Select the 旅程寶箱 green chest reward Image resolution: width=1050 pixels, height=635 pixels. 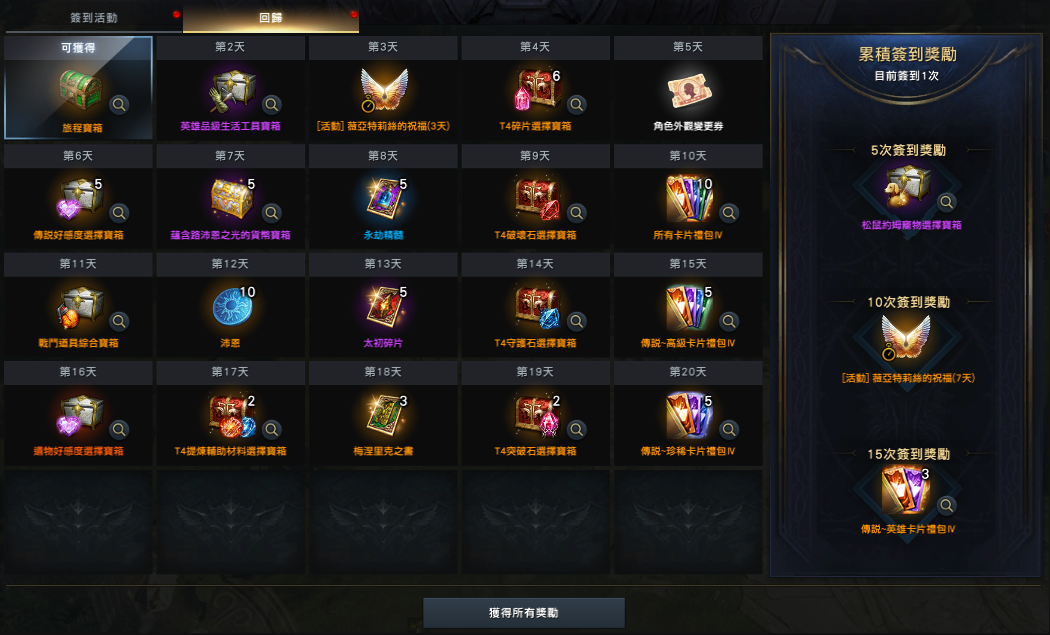(x=77, y=90)
